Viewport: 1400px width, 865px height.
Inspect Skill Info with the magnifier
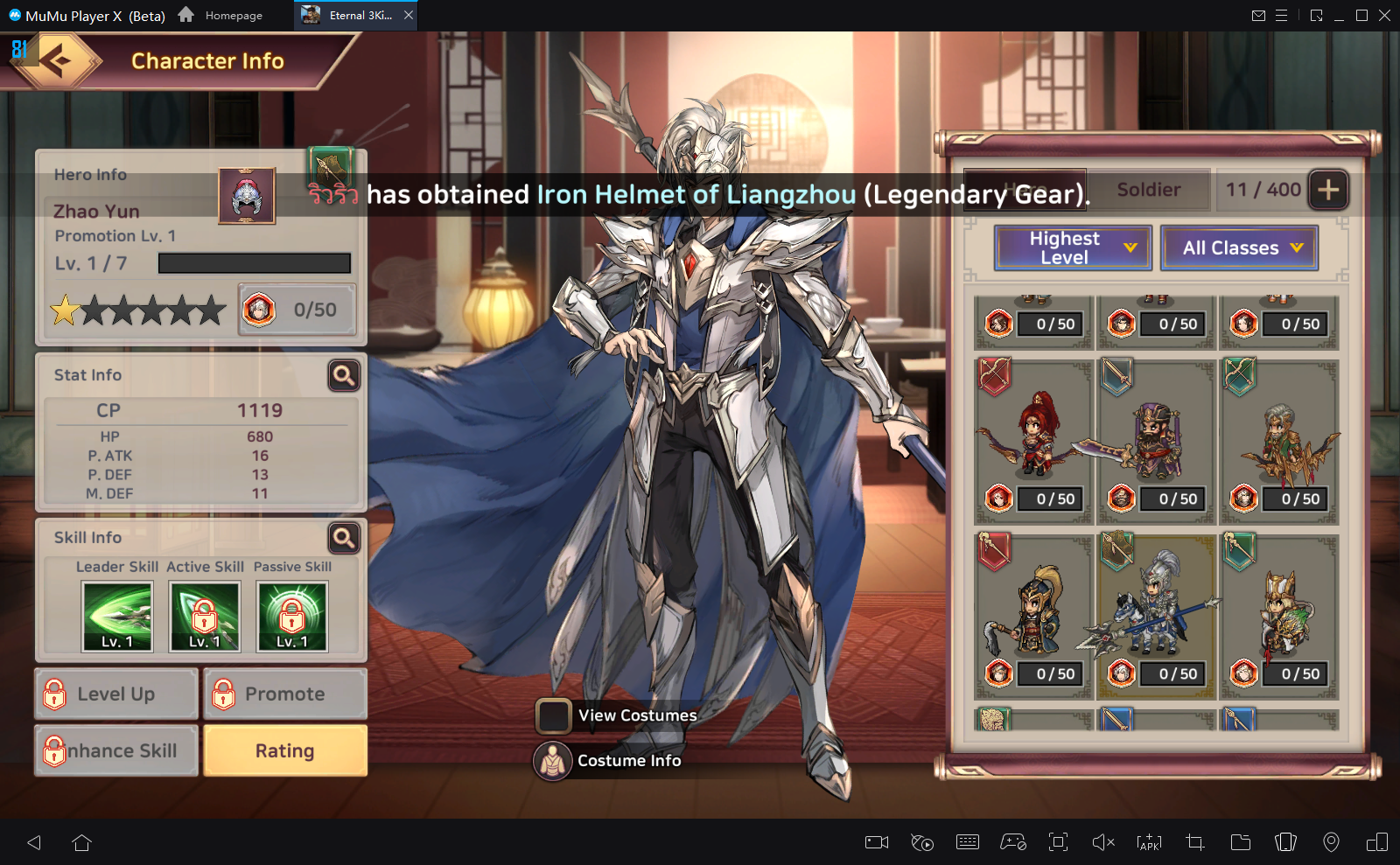pos(344,538)
